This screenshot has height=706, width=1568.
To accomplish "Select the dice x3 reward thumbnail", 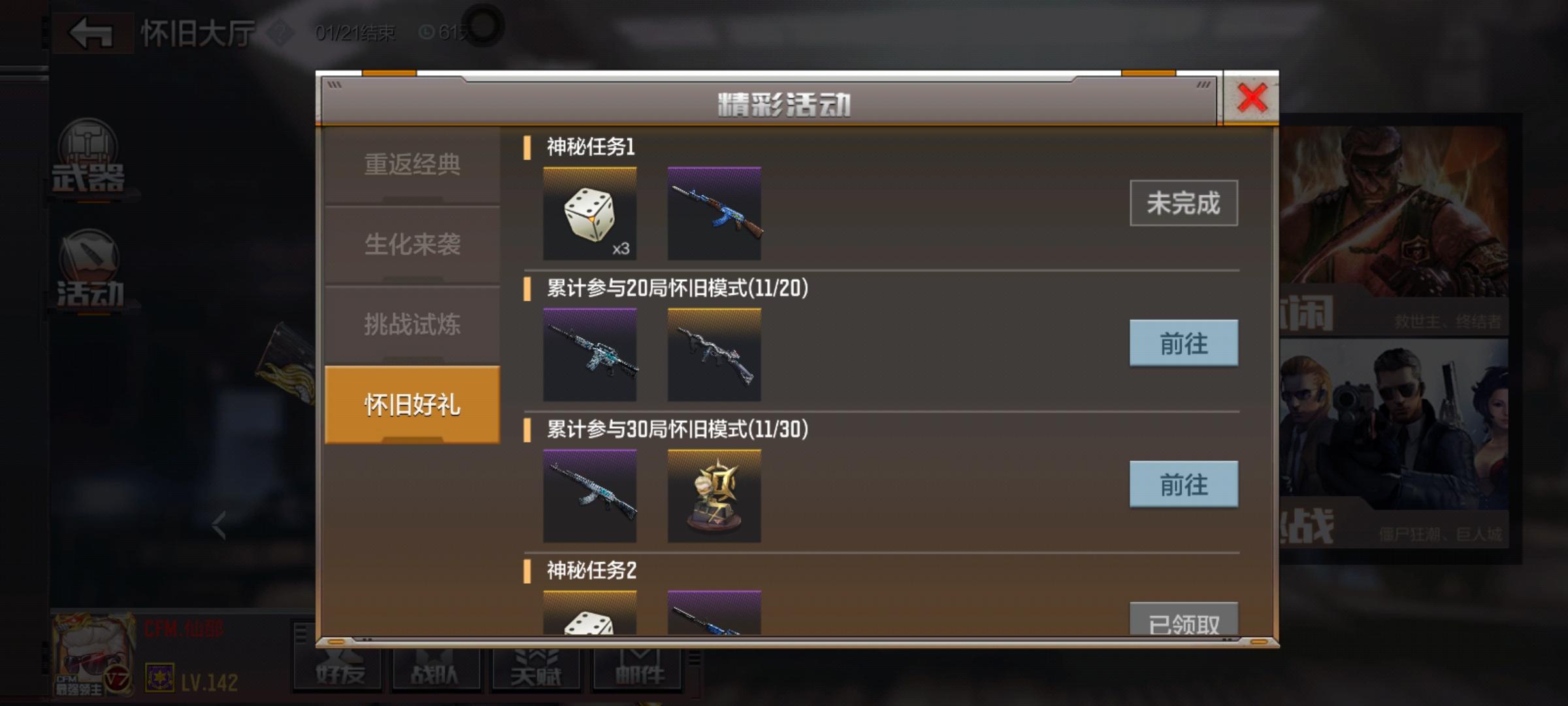I will 589,210.
